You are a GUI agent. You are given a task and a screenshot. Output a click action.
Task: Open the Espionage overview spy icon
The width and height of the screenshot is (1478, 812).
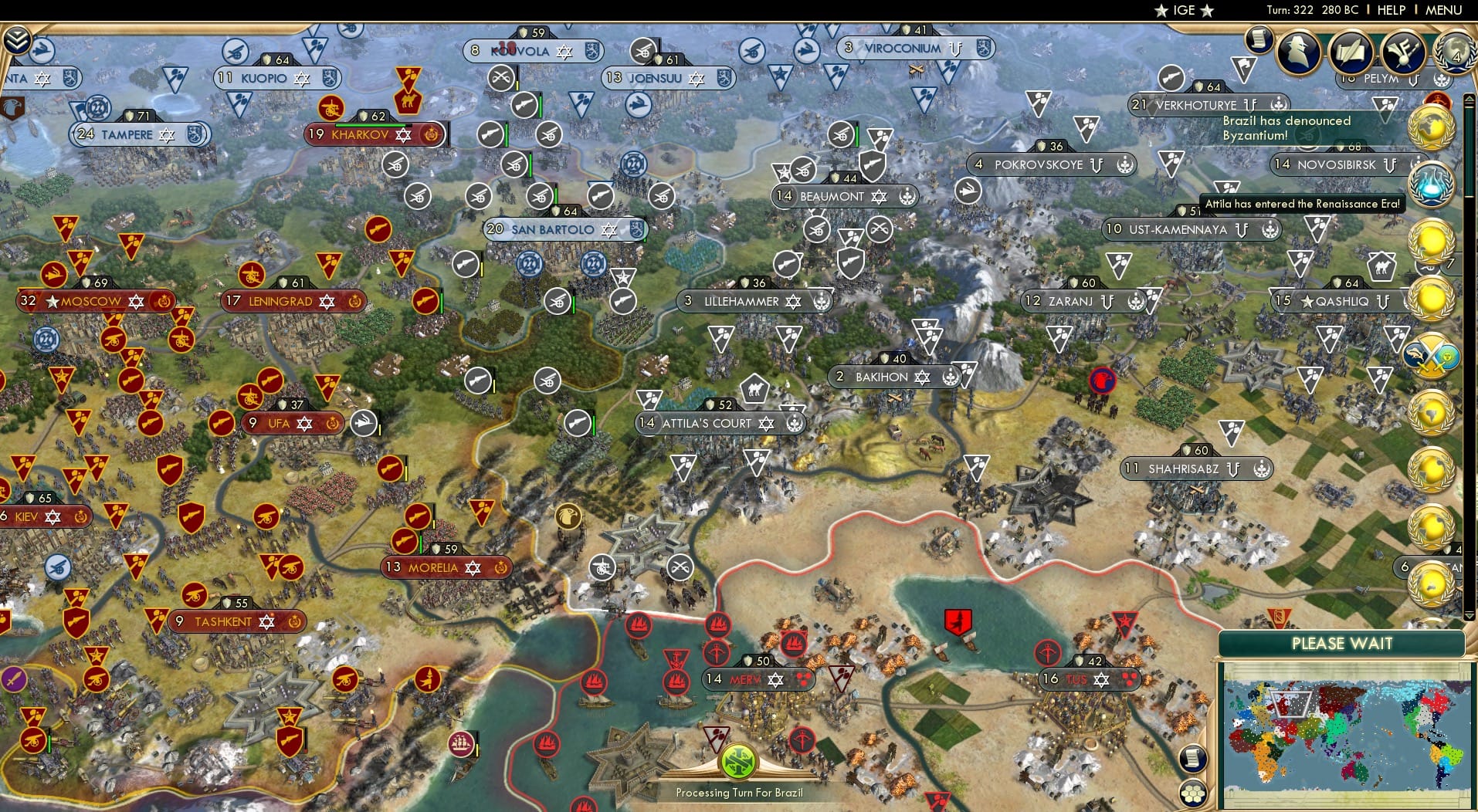tap(1296, 51)
